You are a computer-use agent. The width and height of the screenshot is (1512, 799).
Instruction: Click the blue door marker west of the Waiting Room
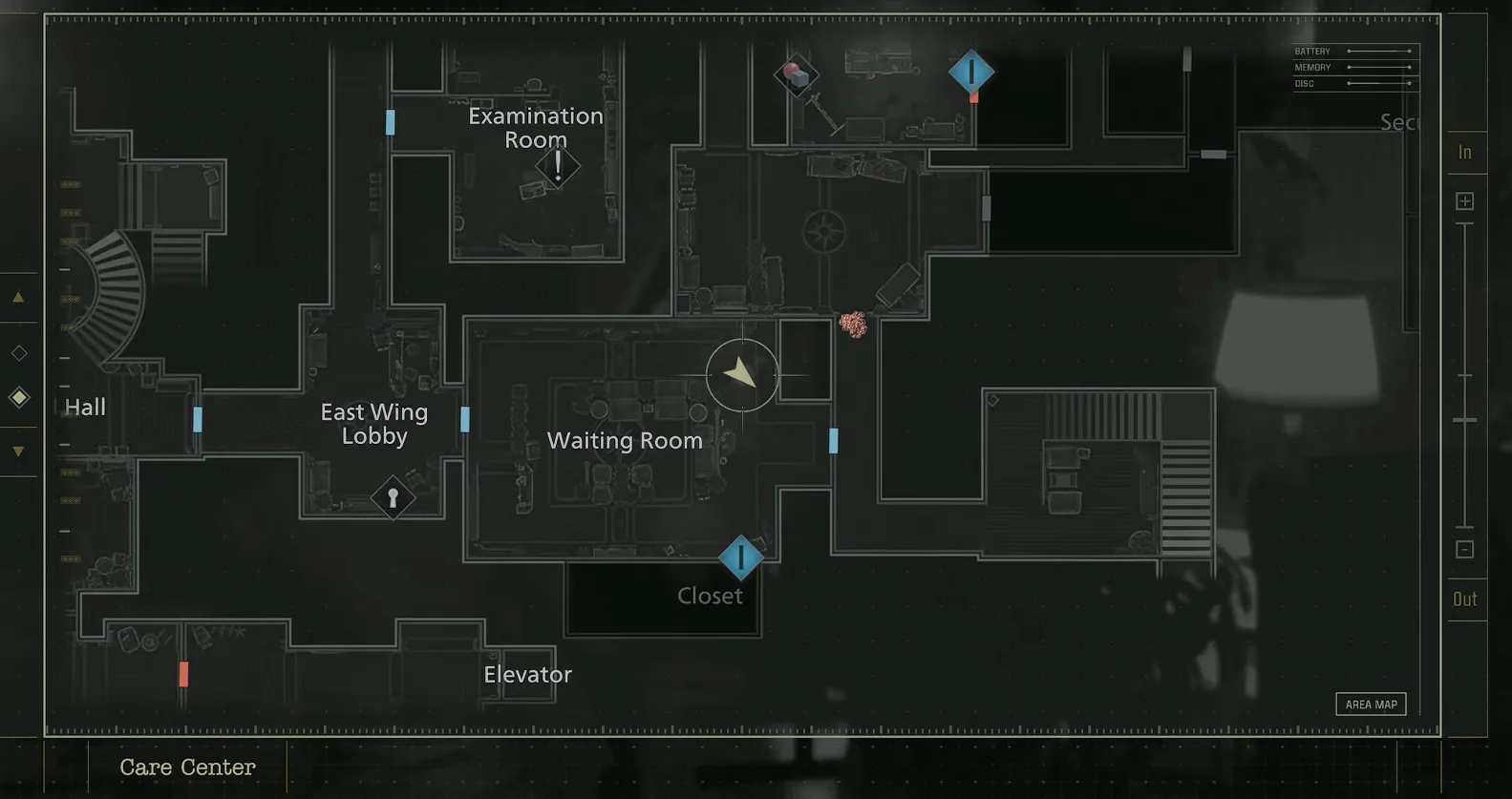click(x=465, y=418)
